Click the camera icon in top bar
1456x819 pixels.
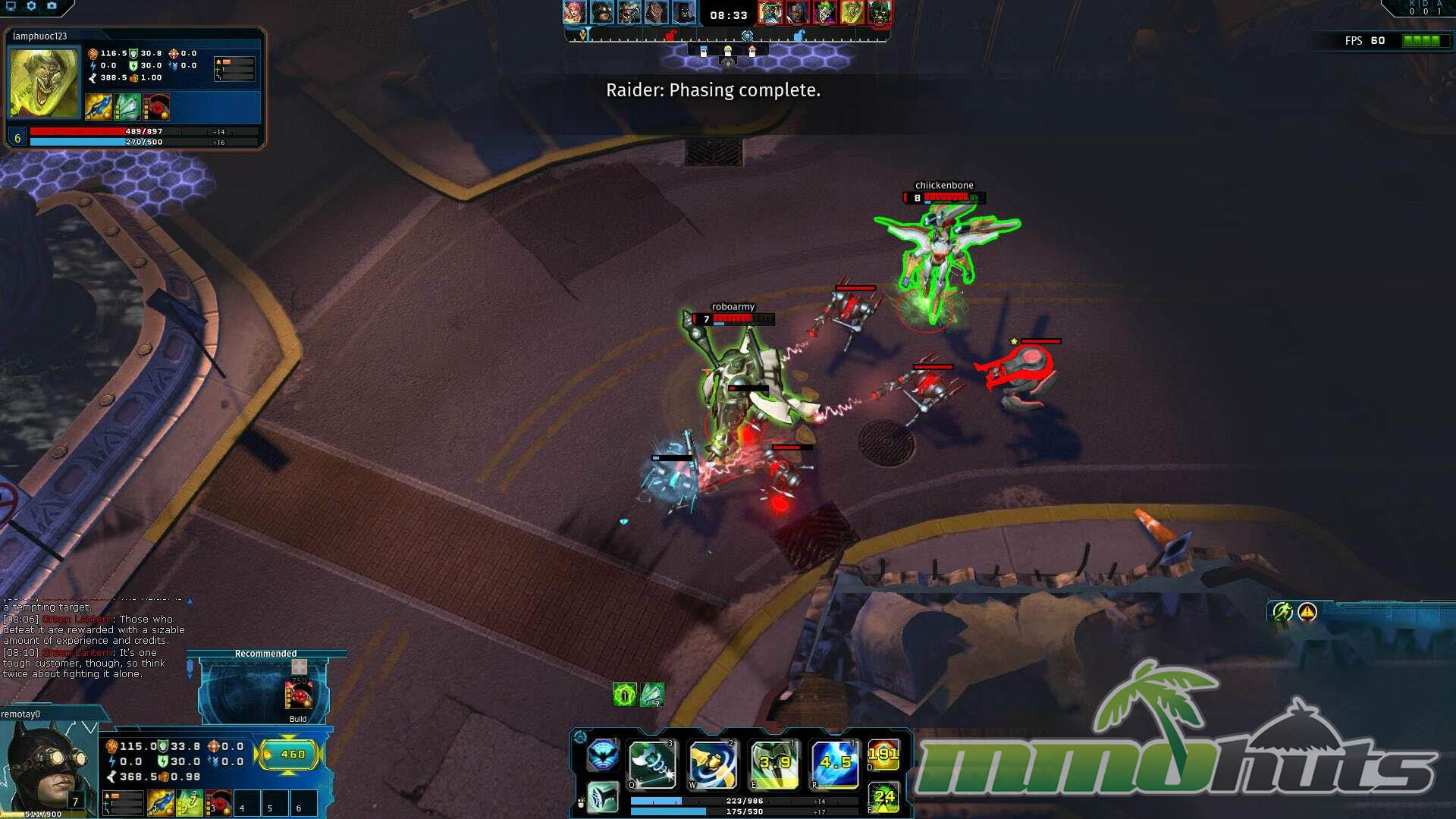[x=52, y=6]
